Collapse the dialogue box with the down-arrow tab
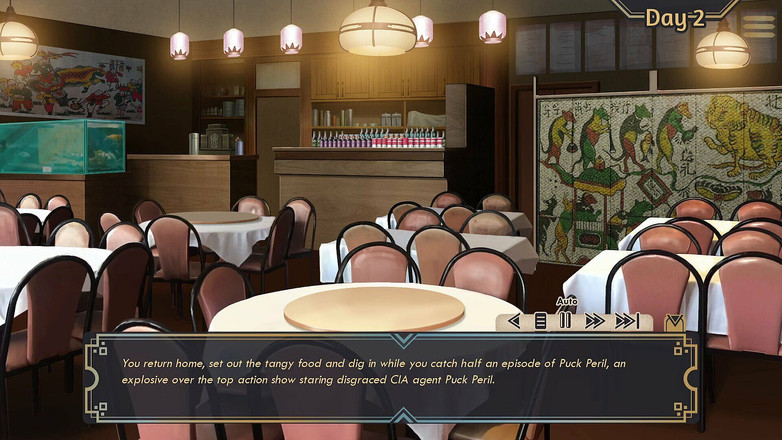The width and height of the screenshot is (782, 440). (675, 322)
